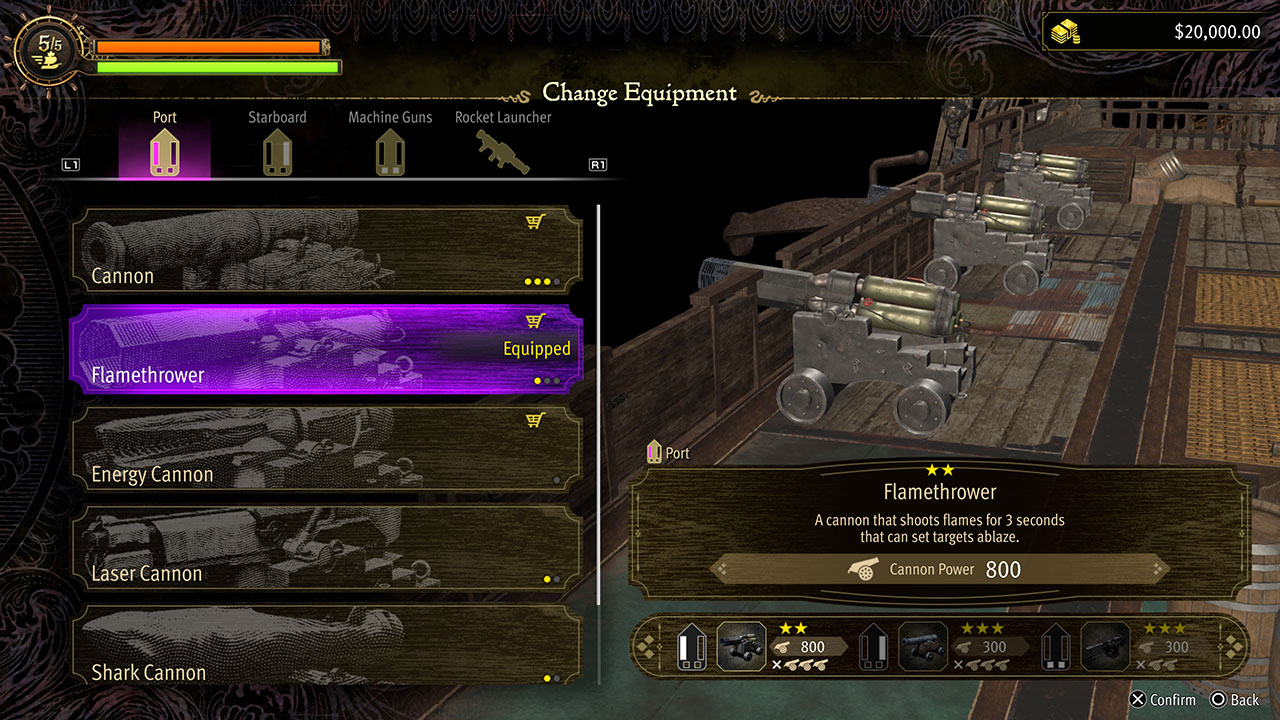
Task: Choose the Cannon entry in the list
Action: (326, 250)
